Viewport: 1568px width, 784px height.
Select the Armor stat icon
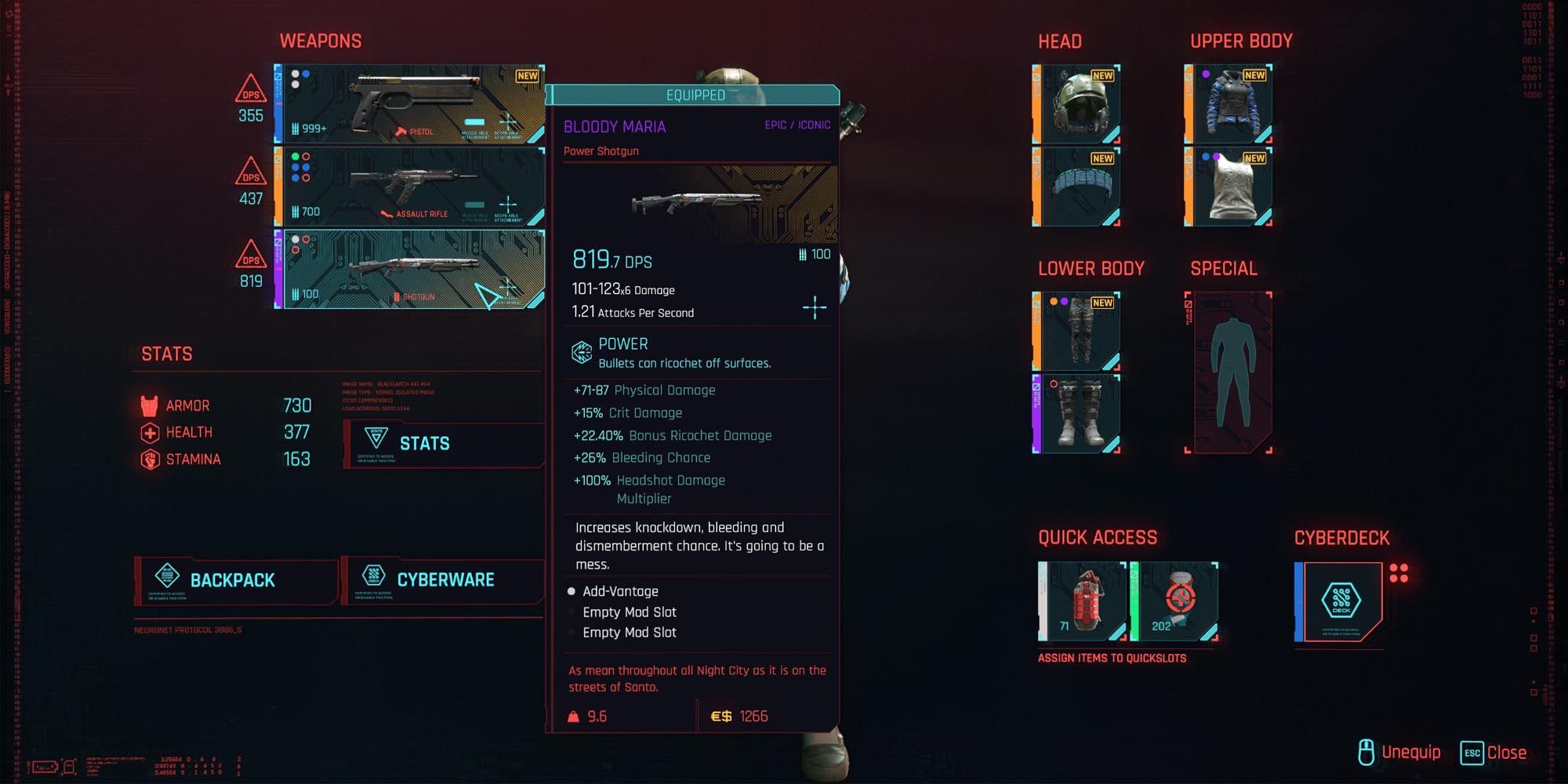151,405
